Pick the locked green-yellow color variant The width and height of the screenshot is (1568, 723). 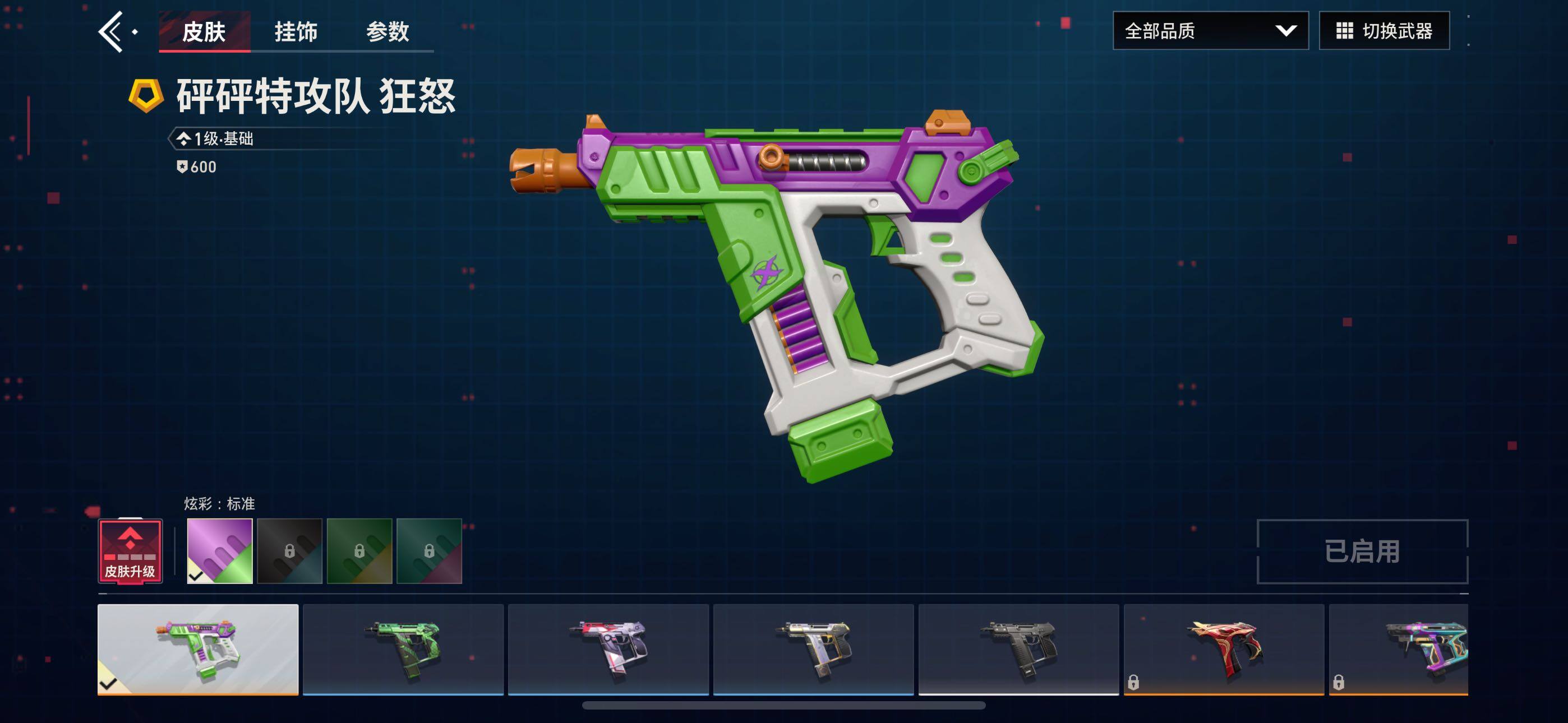[x=359, y=551]
